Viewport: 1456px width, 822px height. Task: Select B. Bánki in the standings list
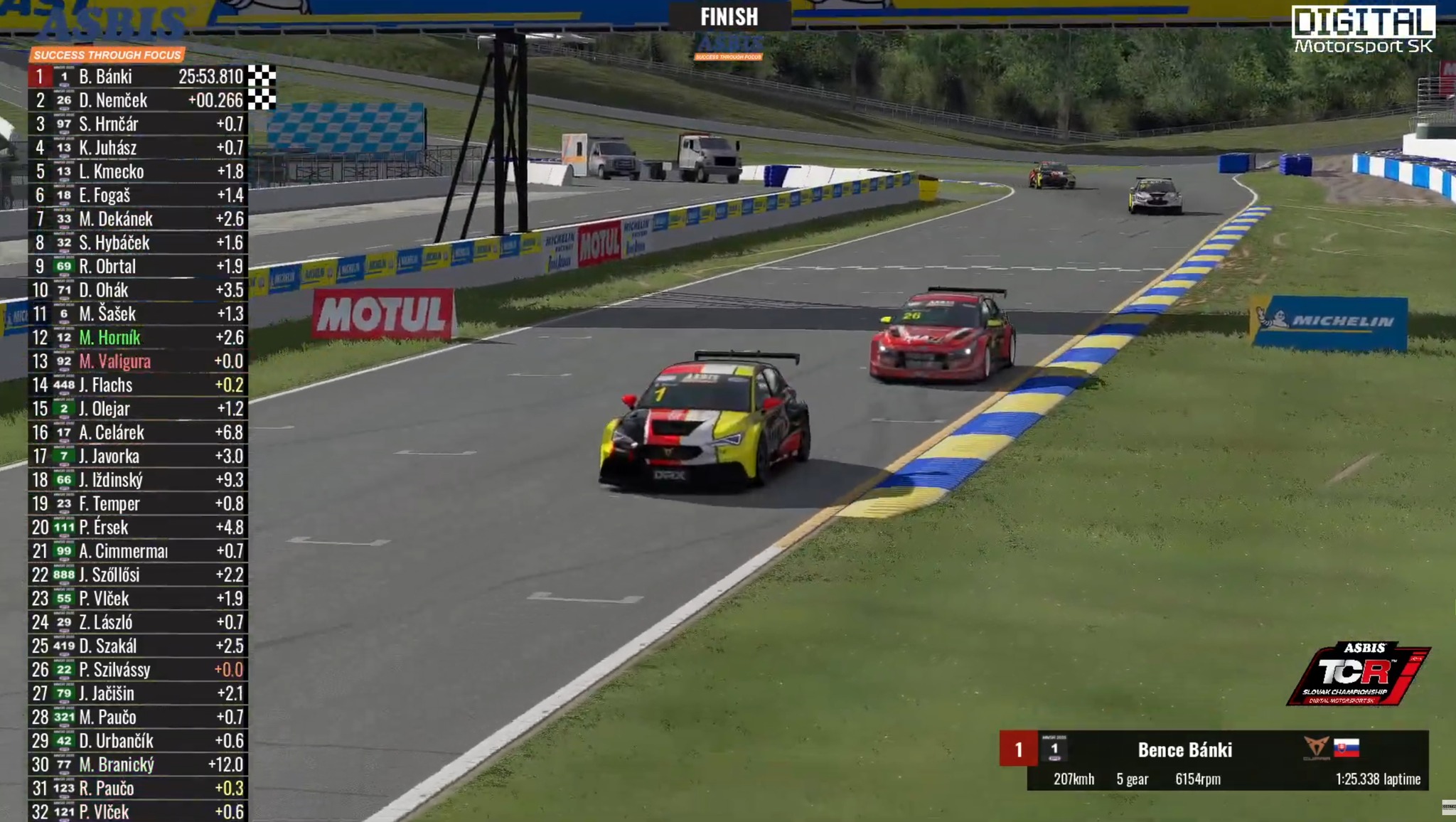coord(106,77)
